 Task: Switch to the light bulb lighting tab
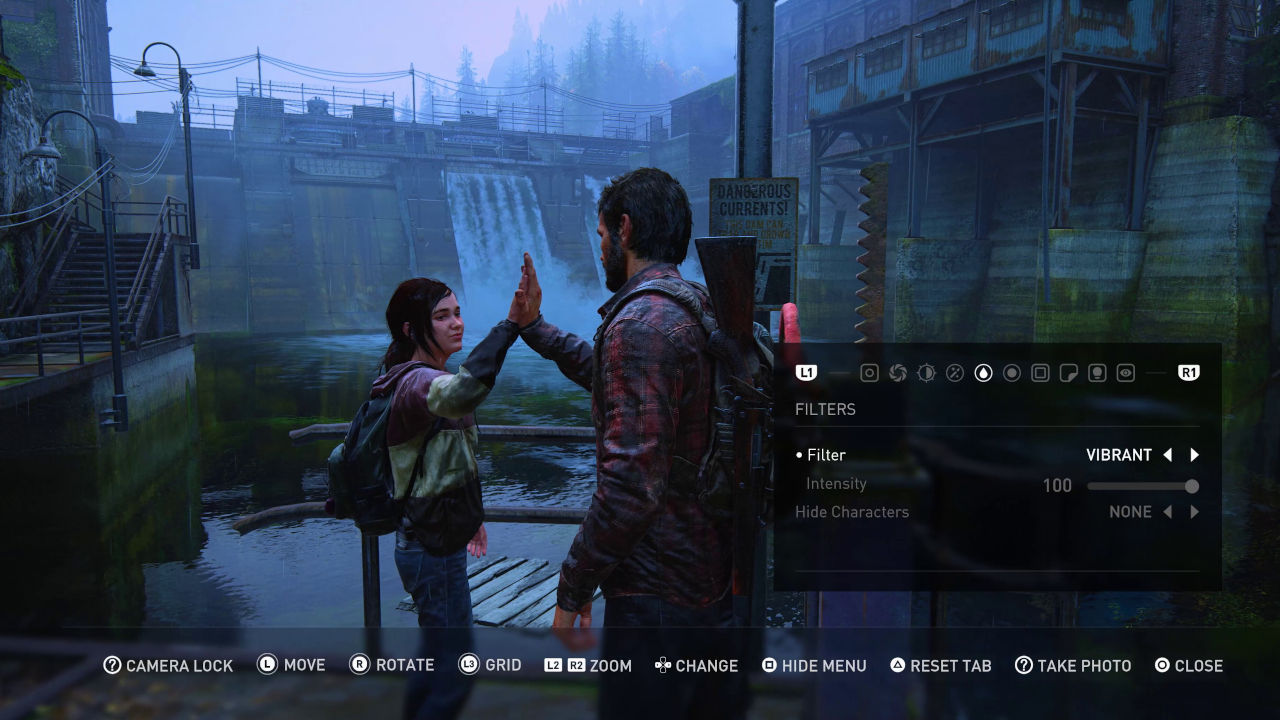click(x=1097, y=373)
